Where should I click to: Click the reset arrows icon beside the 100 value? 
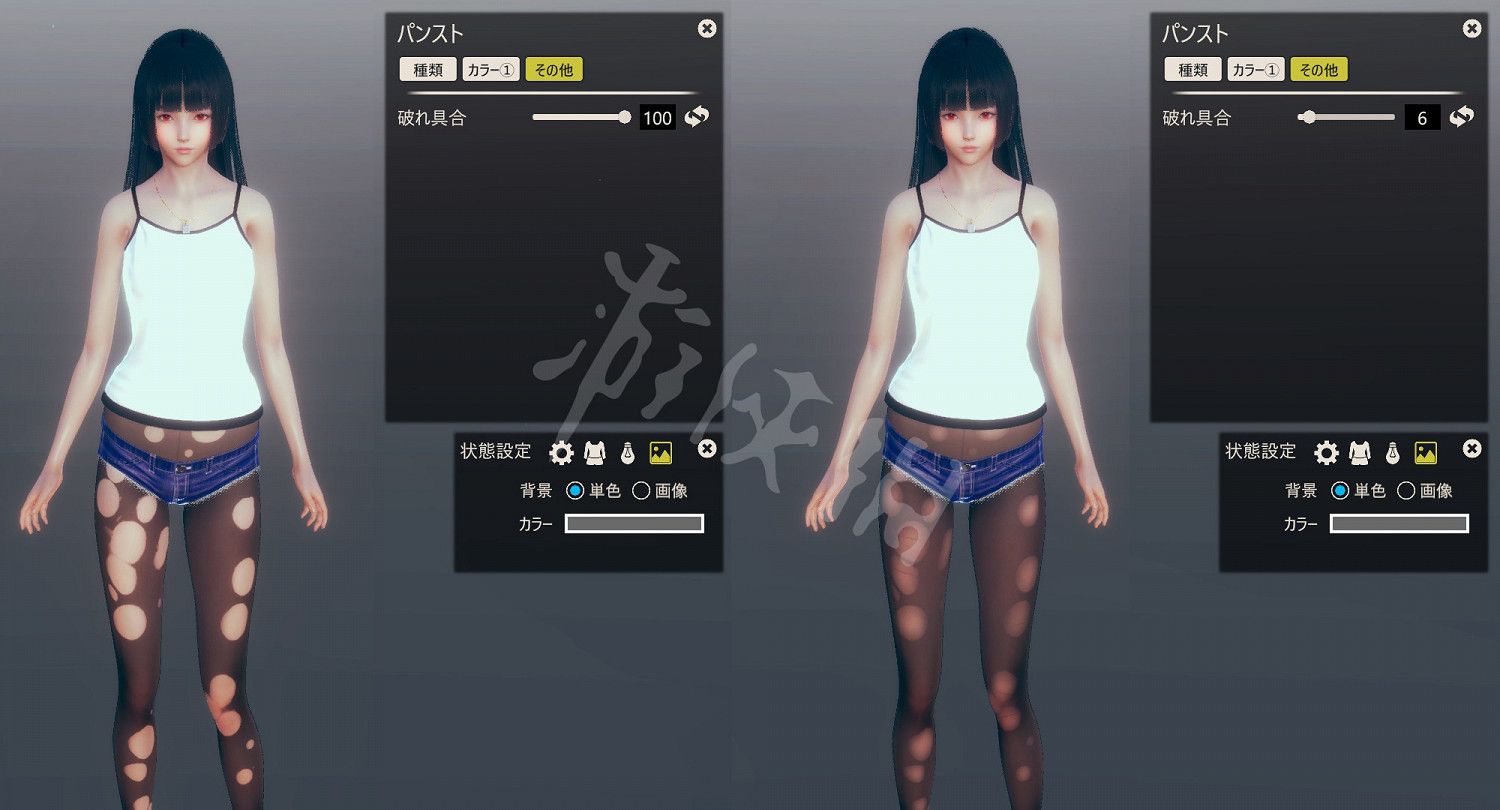coord(695,117)
